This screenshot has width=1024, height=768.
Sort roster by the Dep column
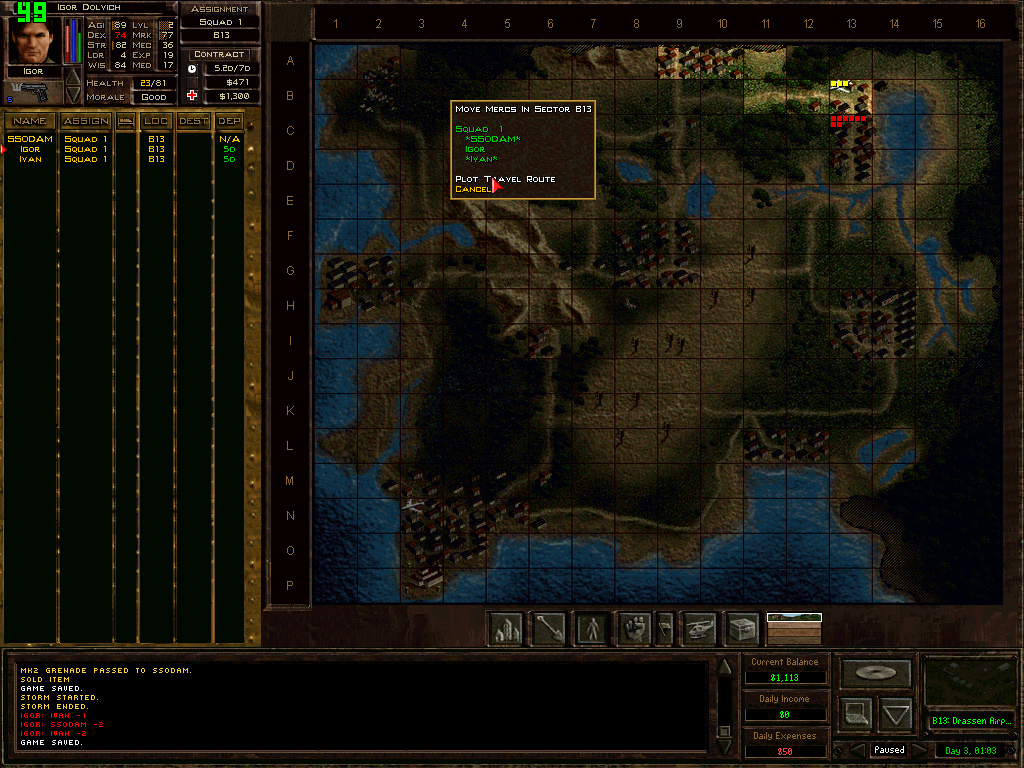pos(229,121)
